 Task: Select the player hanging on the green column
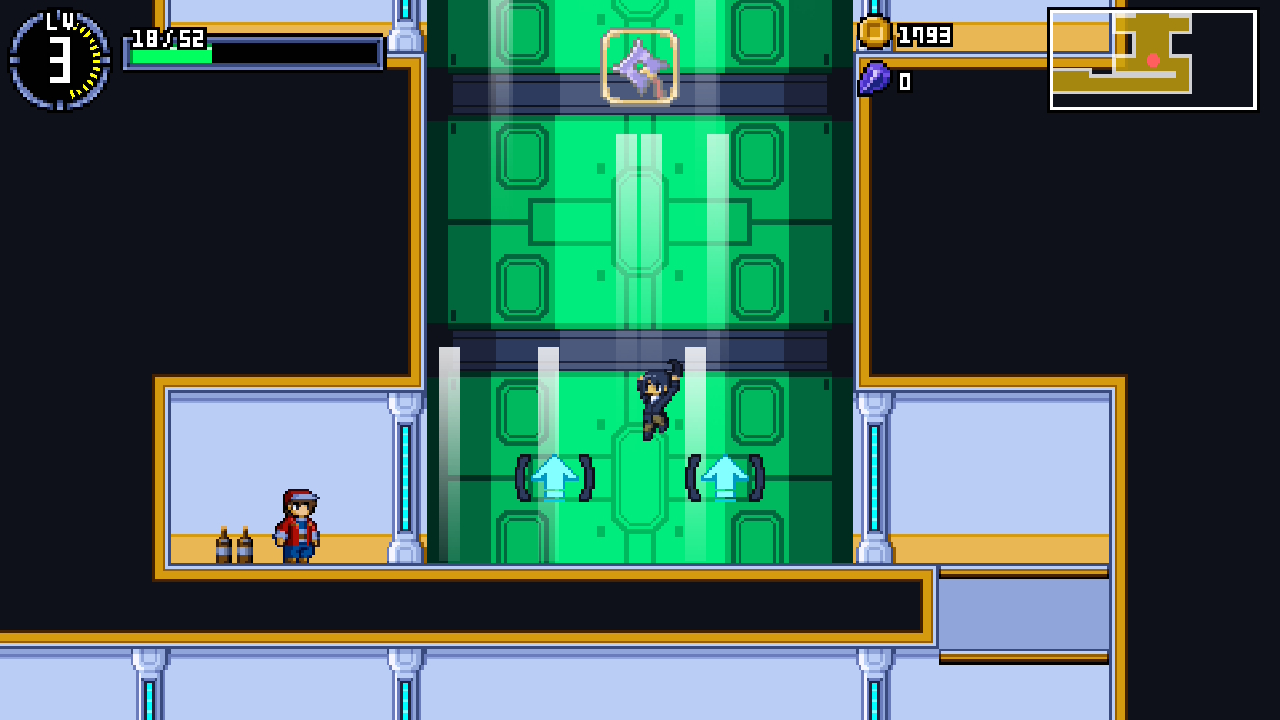[x=656, y=400]
